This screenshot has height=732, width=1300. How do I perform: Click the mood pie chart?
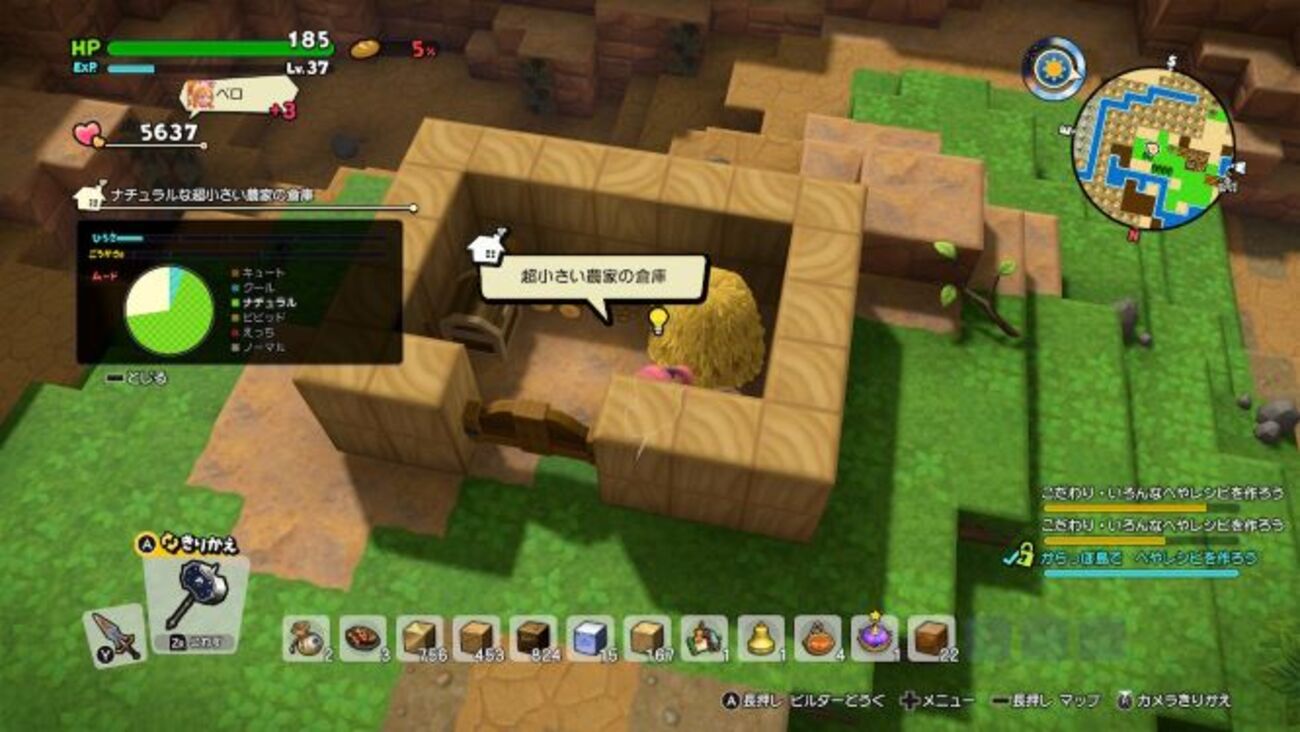[x=169, y=309]
